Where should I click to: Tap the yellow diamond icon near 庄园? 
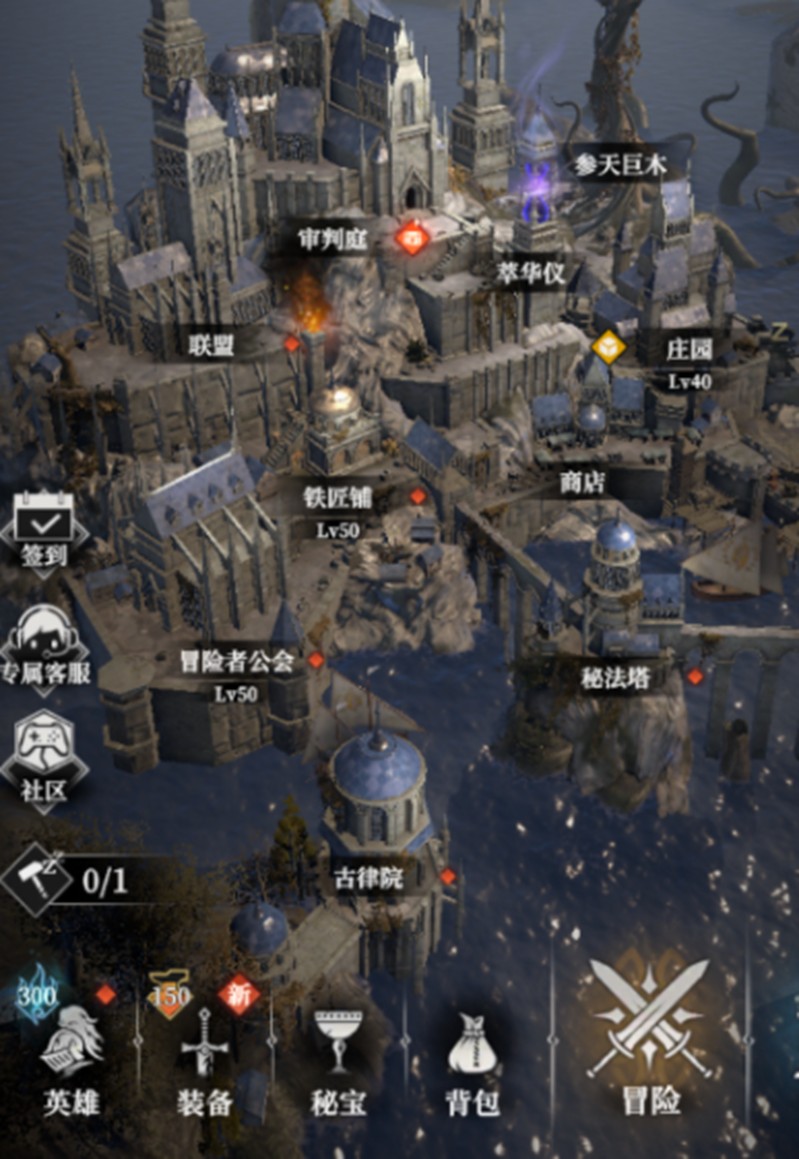(608, 347)
